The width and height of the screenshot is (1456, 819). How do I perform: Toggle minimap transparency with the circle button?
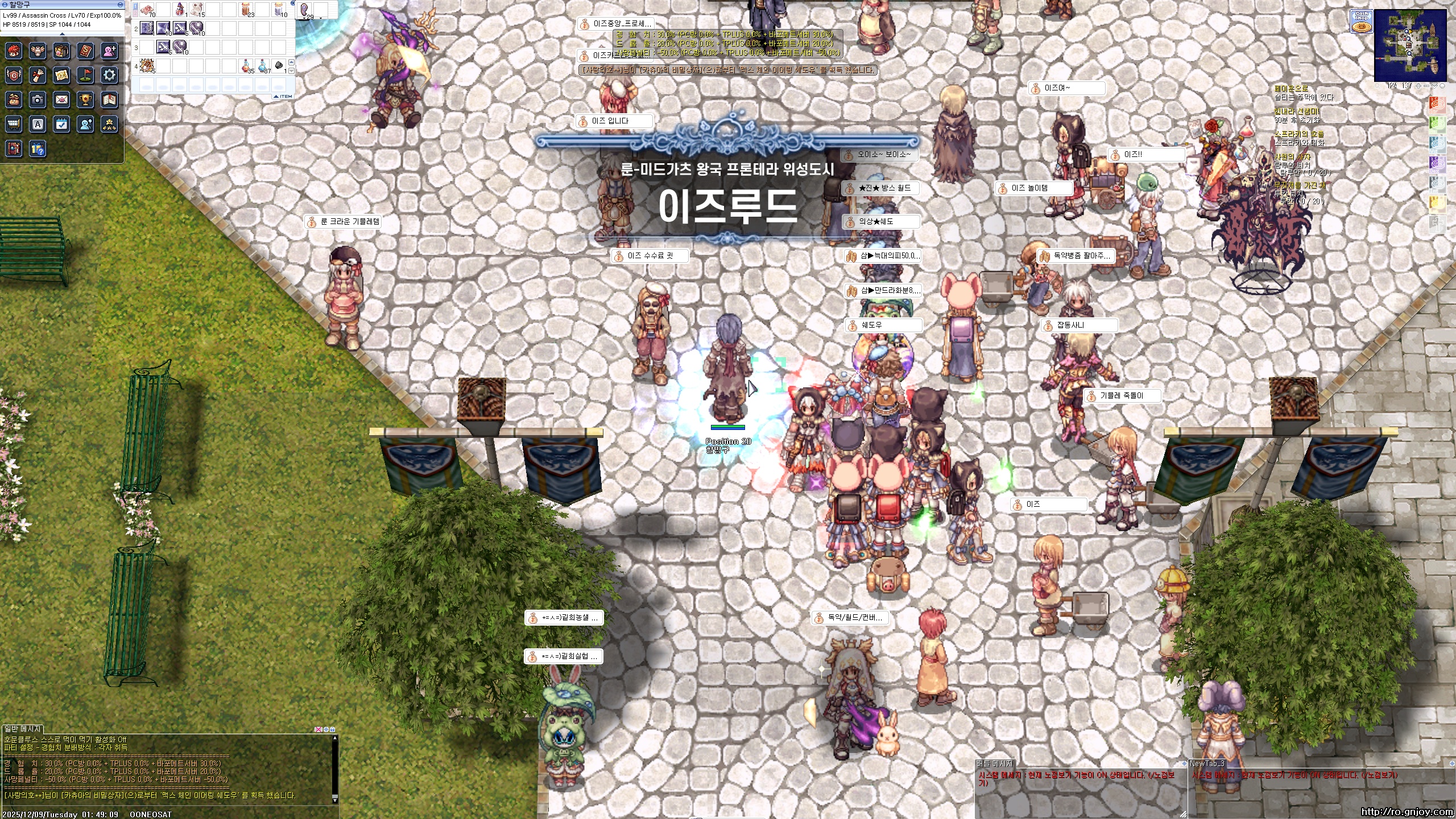click(1442, 86)
